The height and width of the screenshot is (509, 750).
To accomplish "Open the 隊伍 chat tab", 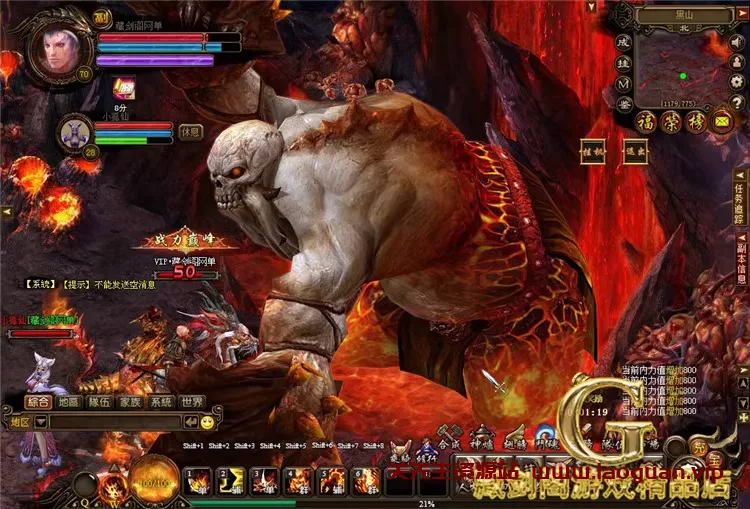I will pos(99,402).
